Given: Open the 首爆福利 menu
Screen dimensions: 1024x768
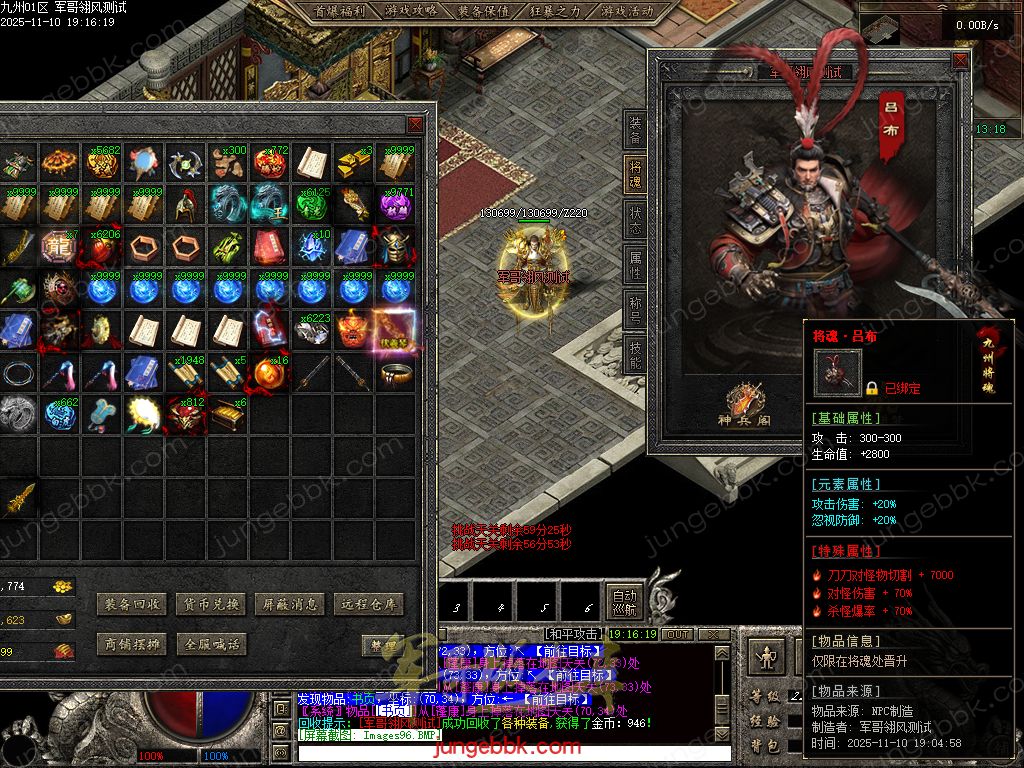Looking at the screenshot, I should pos(340,11).
